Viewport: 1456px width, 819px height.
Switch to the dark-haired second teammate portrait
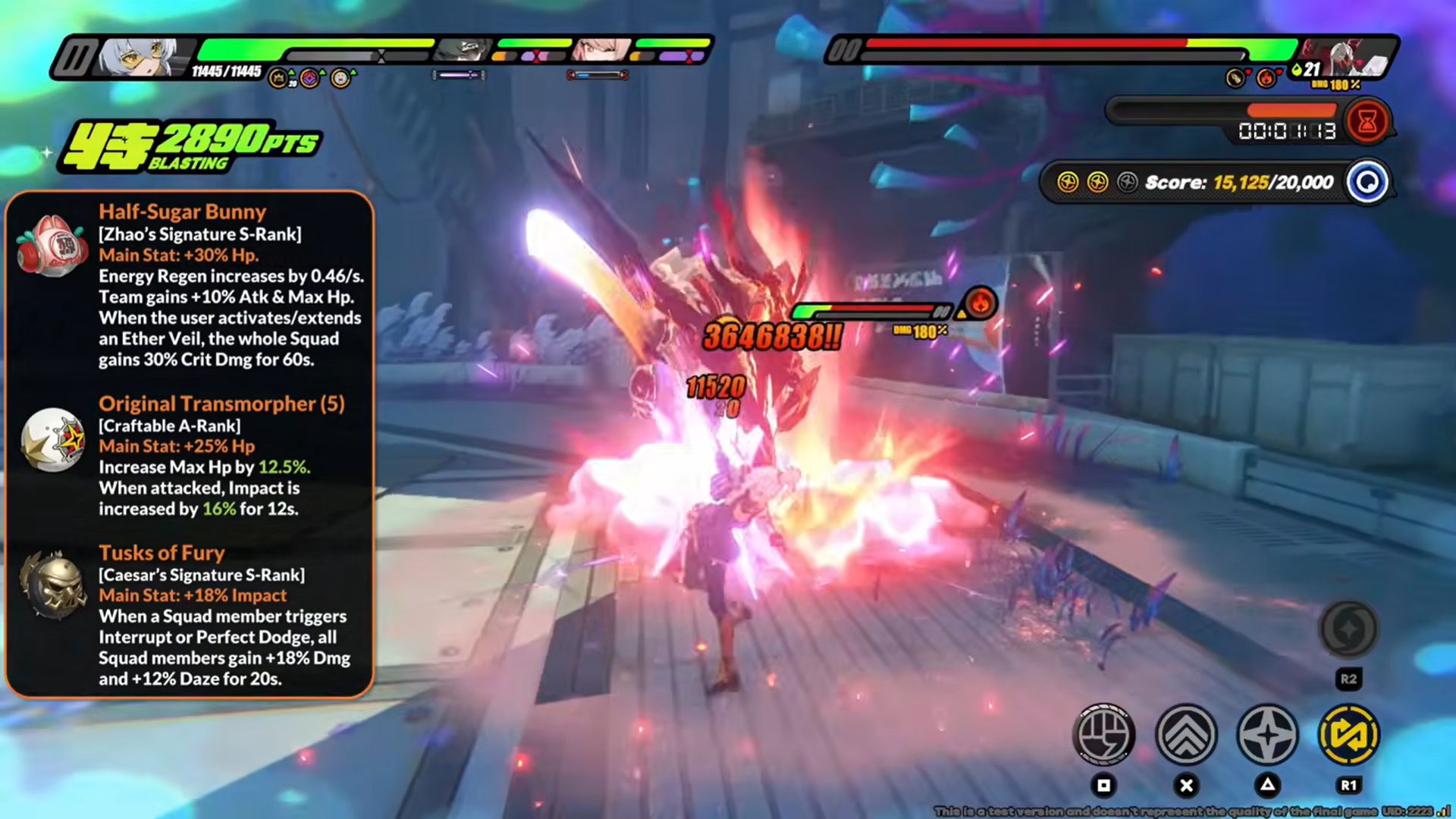[x=463, y=51]
